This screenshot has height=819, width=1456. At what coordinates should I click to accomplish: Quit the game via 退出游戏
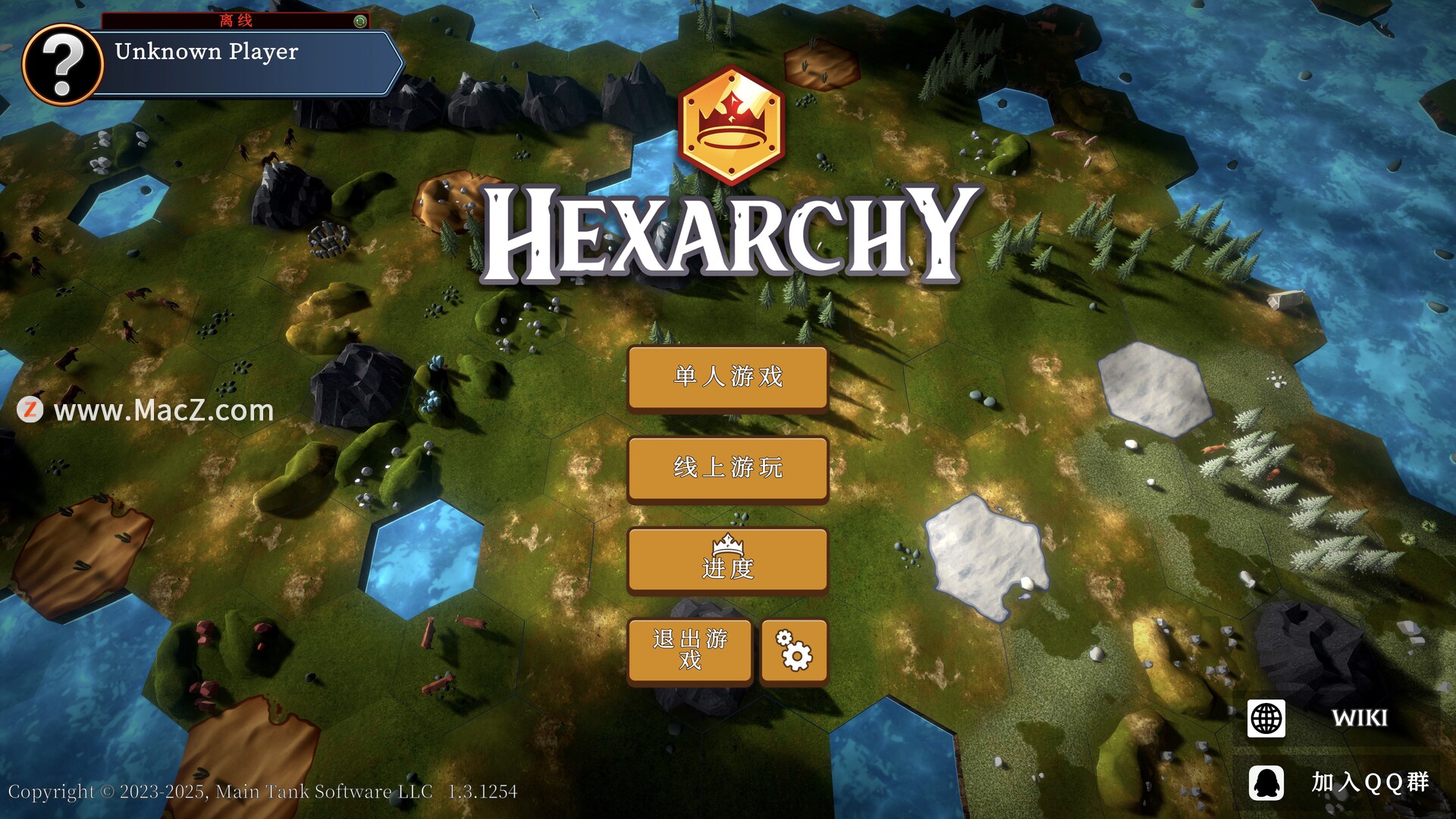point(689,650)
